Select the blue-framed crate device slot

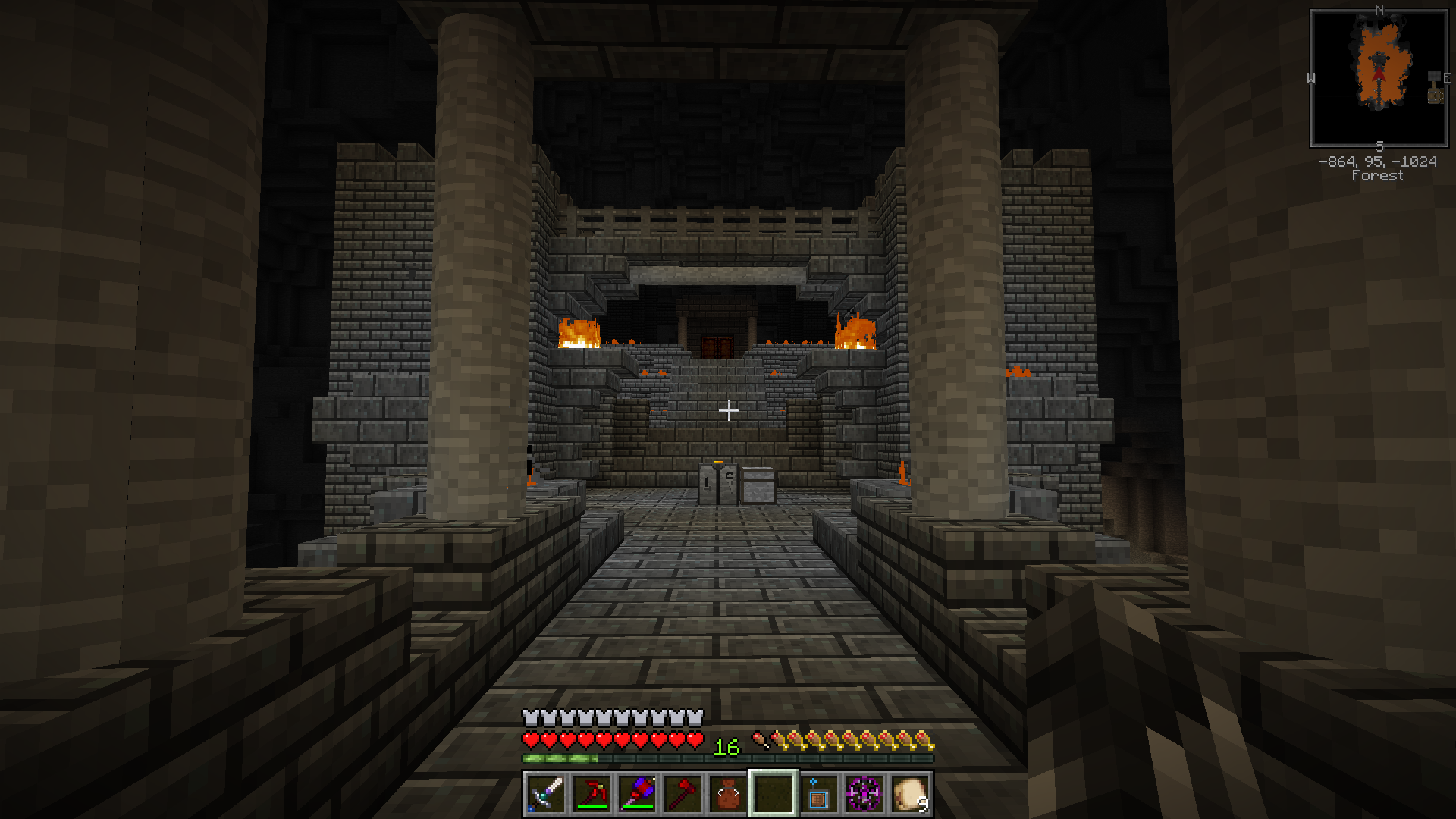point(819,793)
